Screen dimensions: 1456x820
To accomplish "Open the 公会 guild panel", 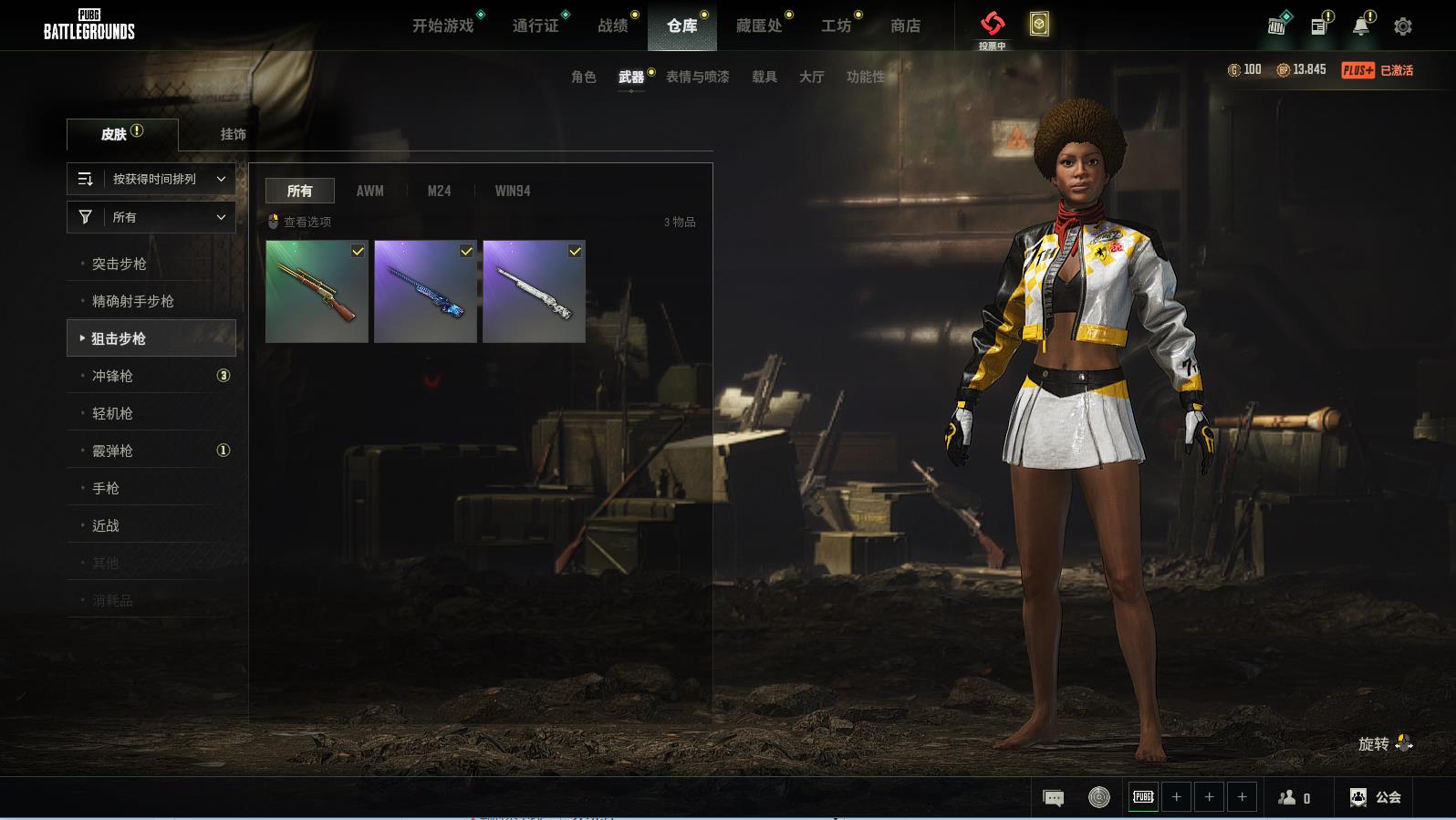I will point(1376,797).
